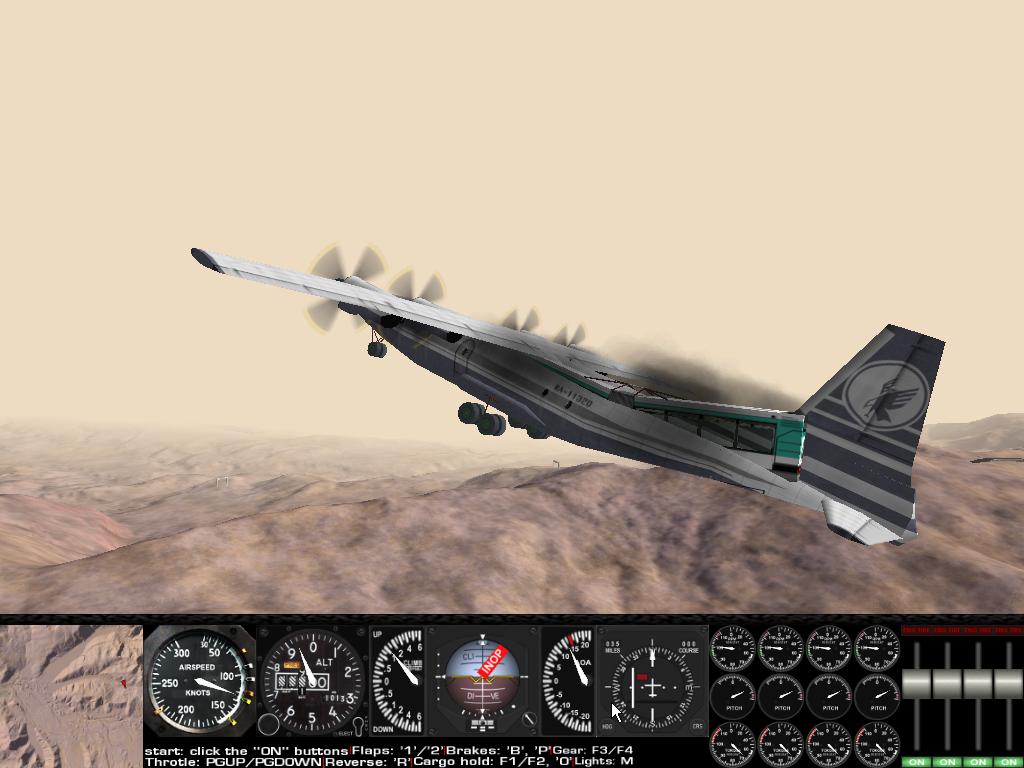Click the altimeter's pressure adjustment knob
The image size is (1024, 768).
click(x=269, y=725)
